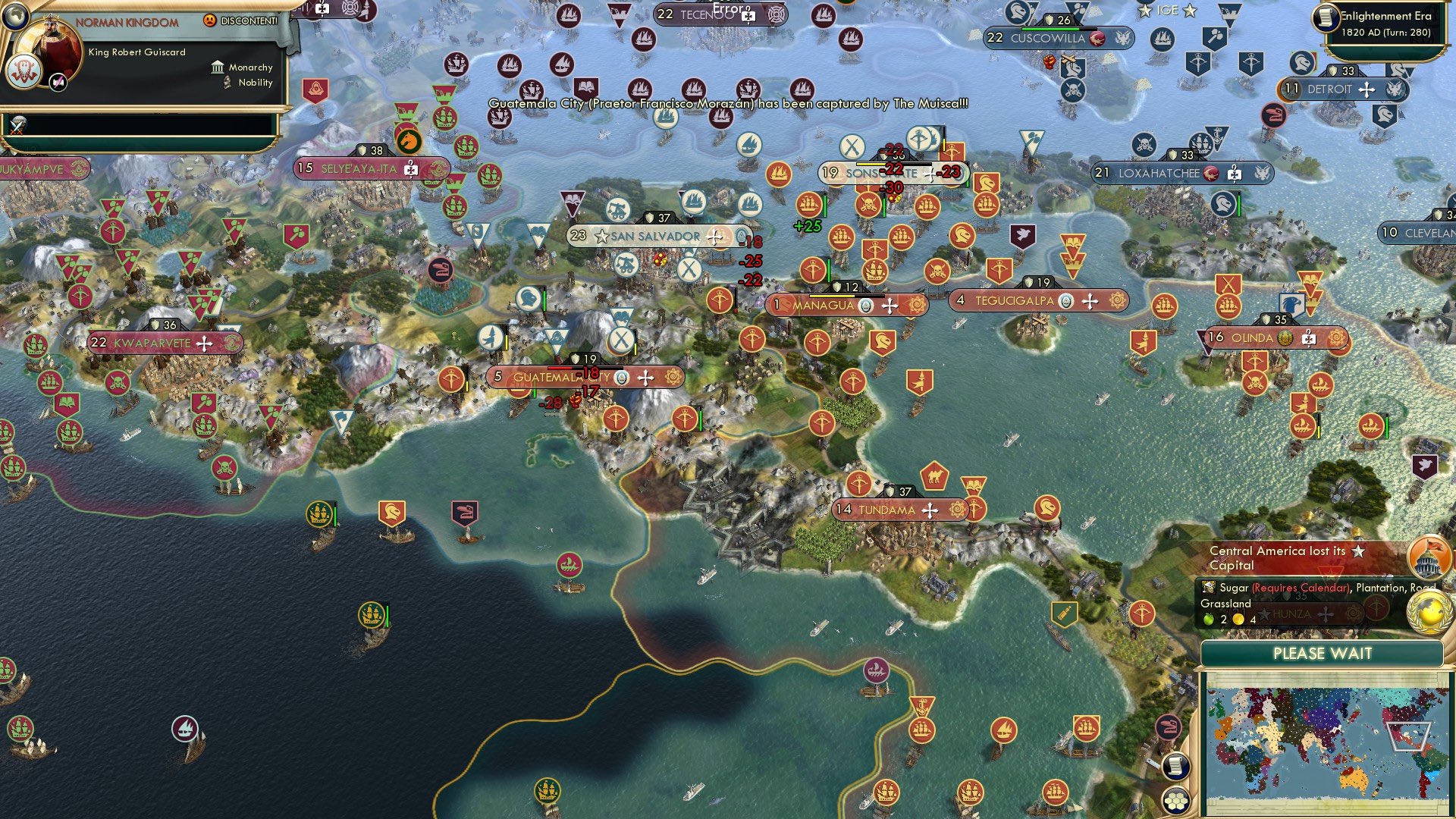Open the World Congress globe notification
This screenshot has width=1456, height=819.
coord(1430,611)
